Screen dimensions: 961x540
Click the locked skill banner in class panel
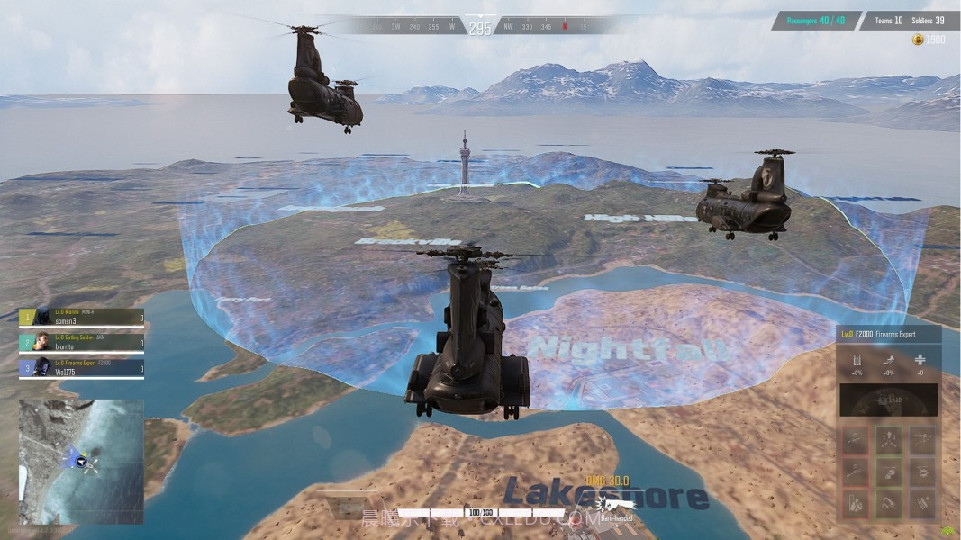[888, 400]
